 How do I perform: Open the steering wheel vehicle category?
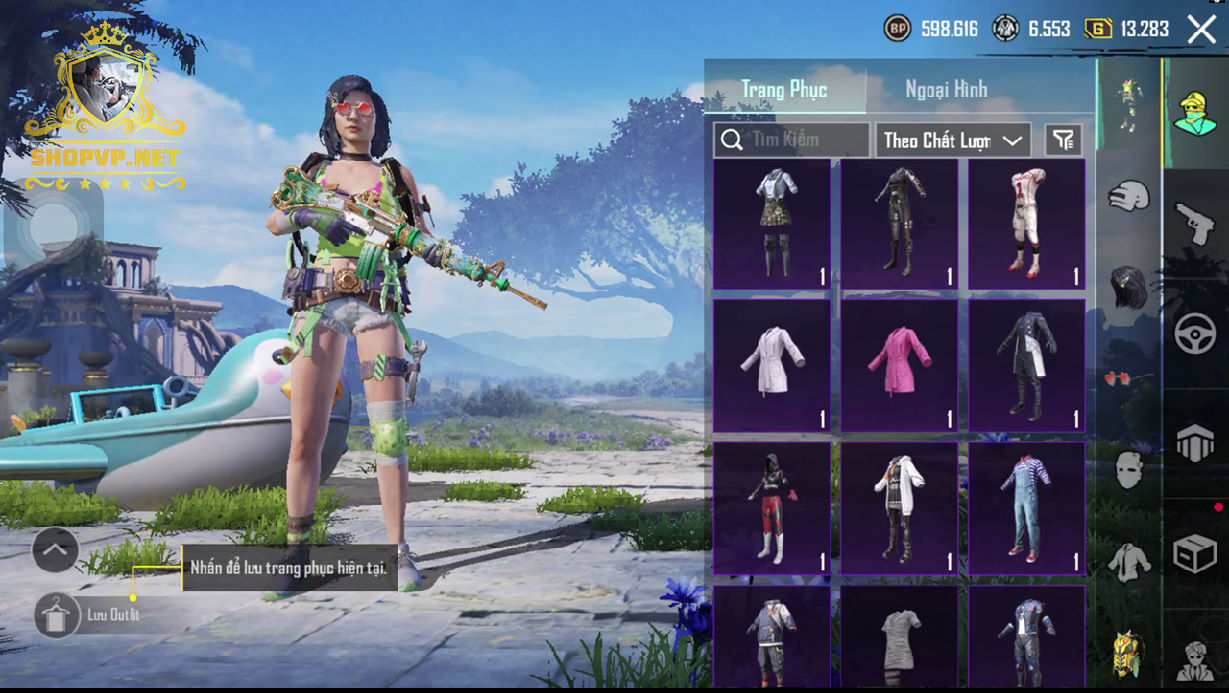1194,333
